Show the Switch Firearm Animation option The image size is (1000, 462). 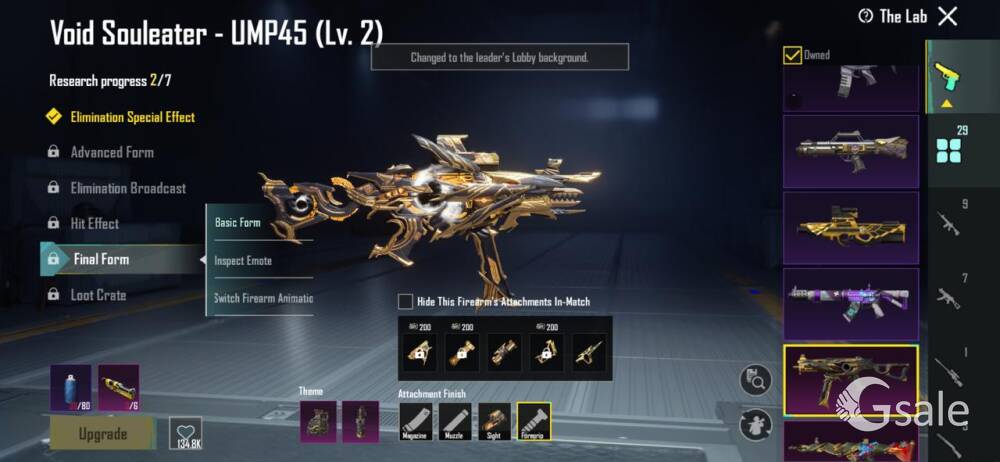tap(263, 298)
